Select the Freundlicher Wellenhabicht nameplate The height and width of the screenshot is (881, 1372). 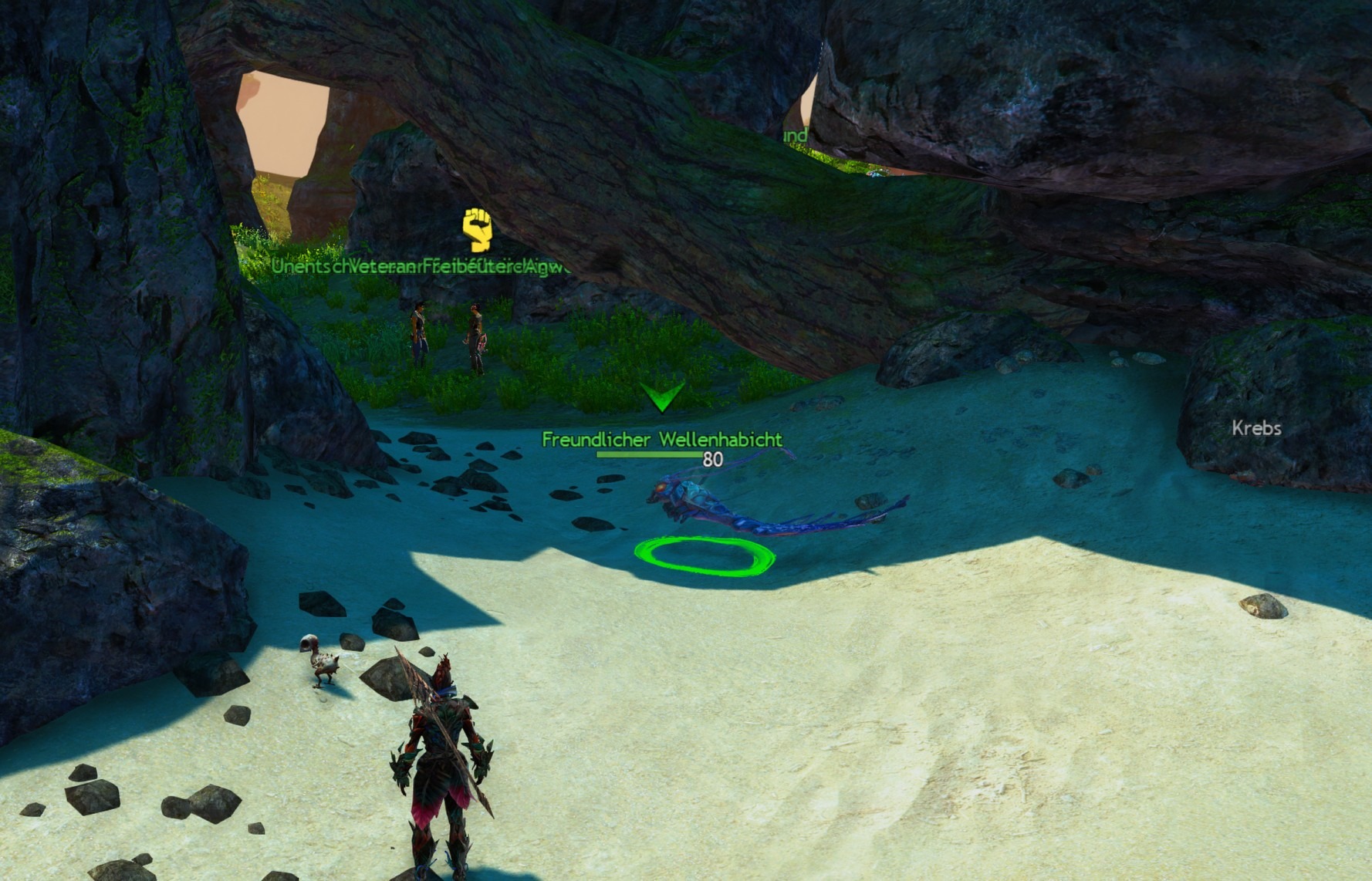[x=661, y=440]
